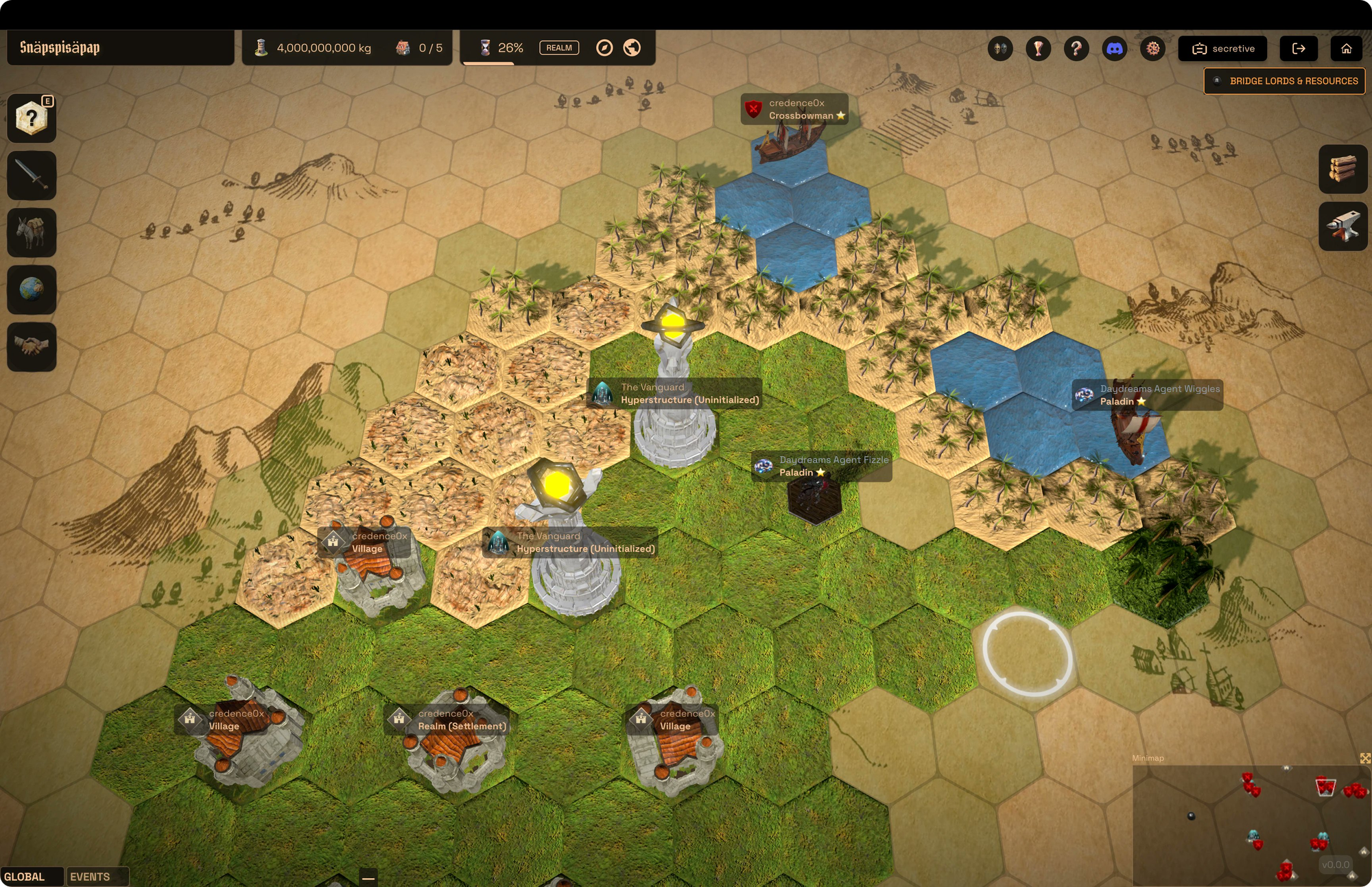
Task: Click the 26% hourglass progress indicator
Action: point(502,47)
